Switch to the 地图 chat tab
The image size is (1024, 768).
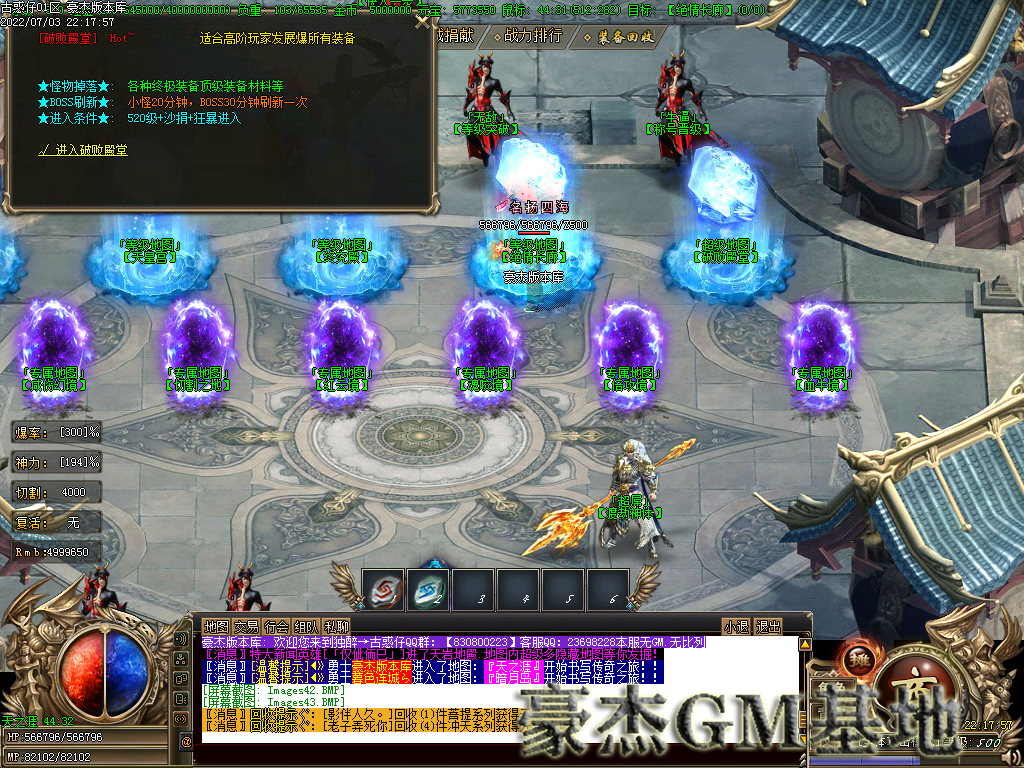(216, 626)
